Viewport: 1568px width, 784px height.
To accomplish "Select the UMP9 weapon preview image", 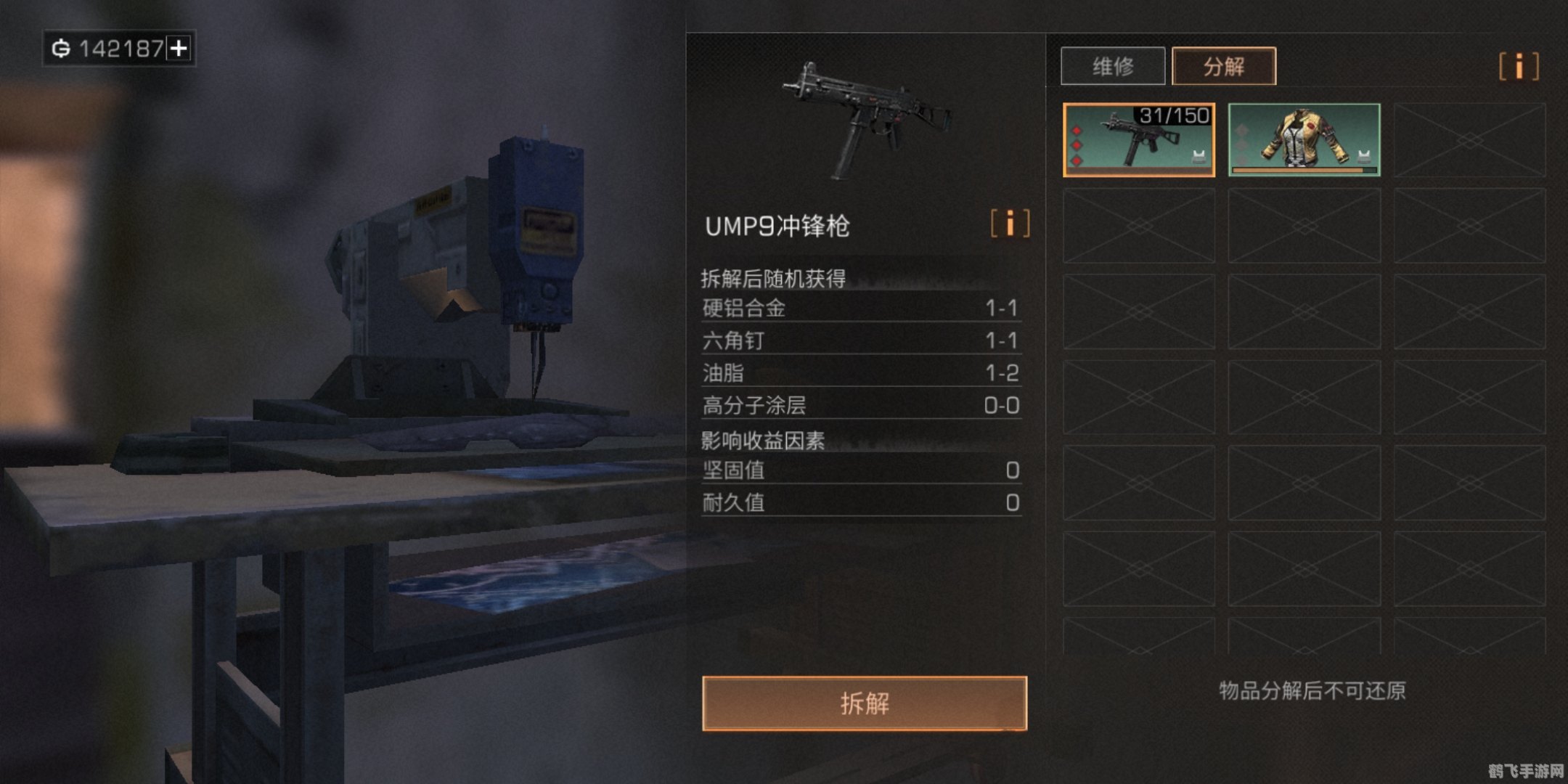I will (x=864, y=105).
